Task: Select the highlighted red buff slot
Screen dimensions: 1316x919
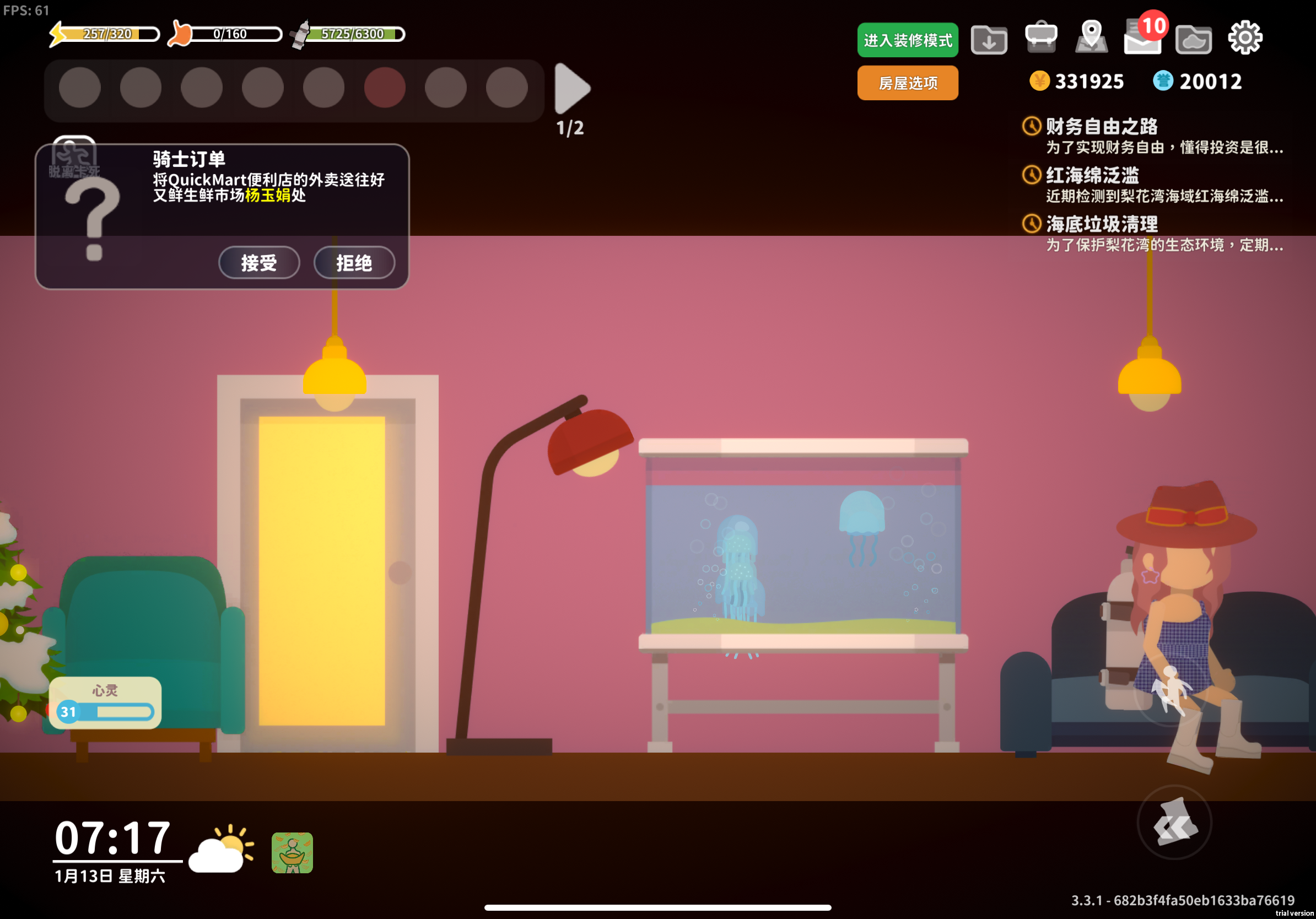Action: coord(385,87)
